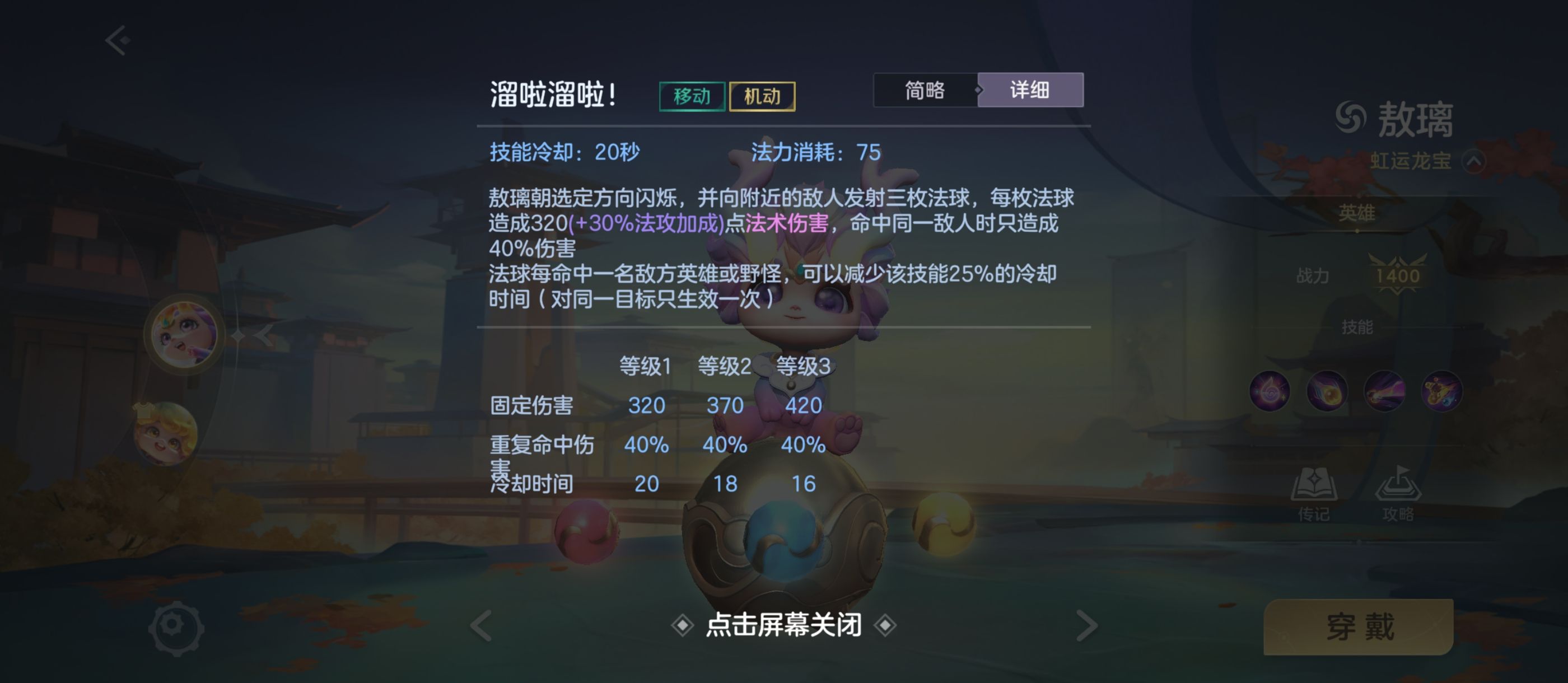Keep the 详细 detailed view selected
The image size is (1568, 683).
(x=1030, y=90)
